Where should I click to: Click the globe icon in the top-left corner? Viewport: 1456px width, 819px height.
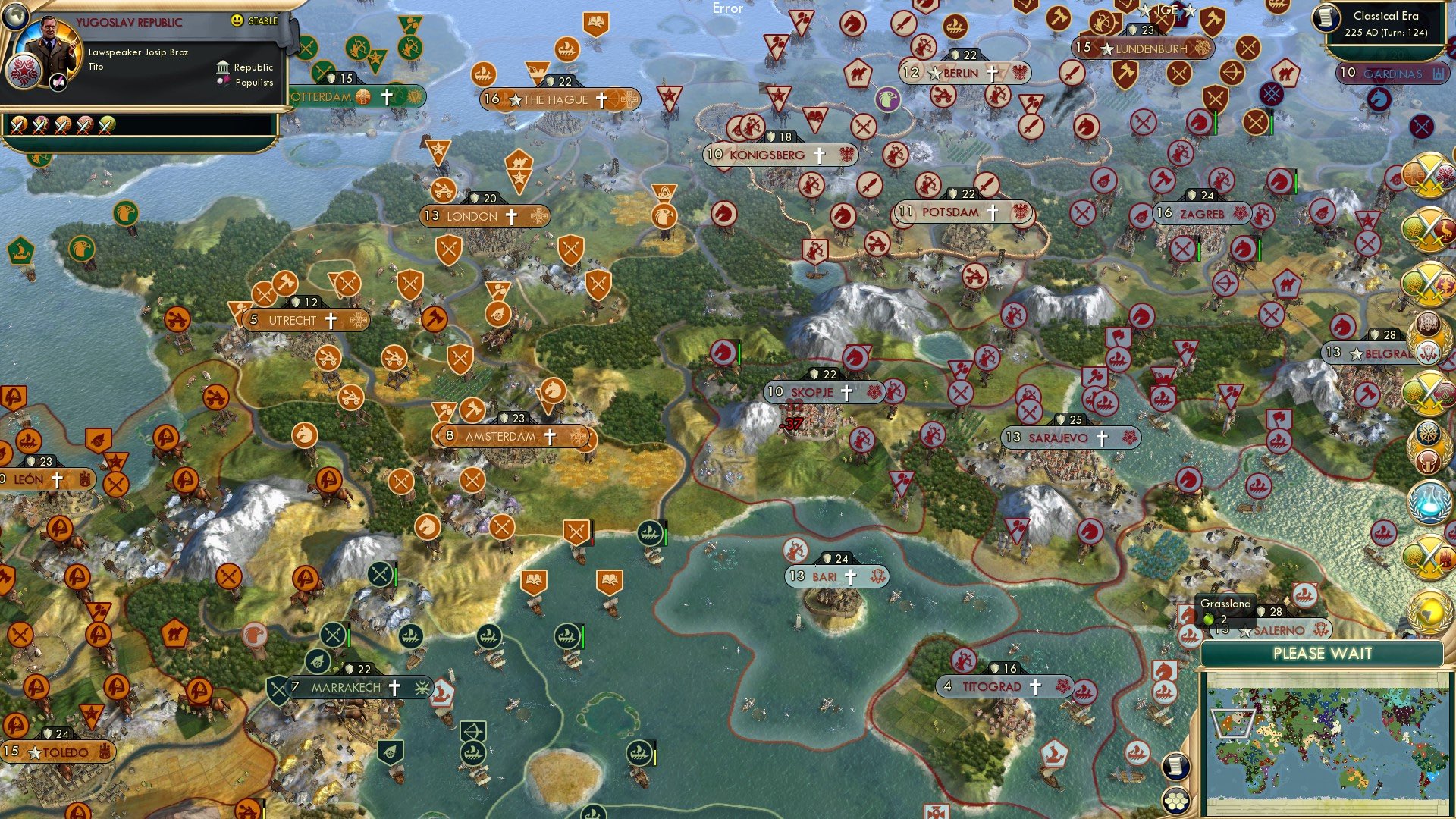click(15, 17)
